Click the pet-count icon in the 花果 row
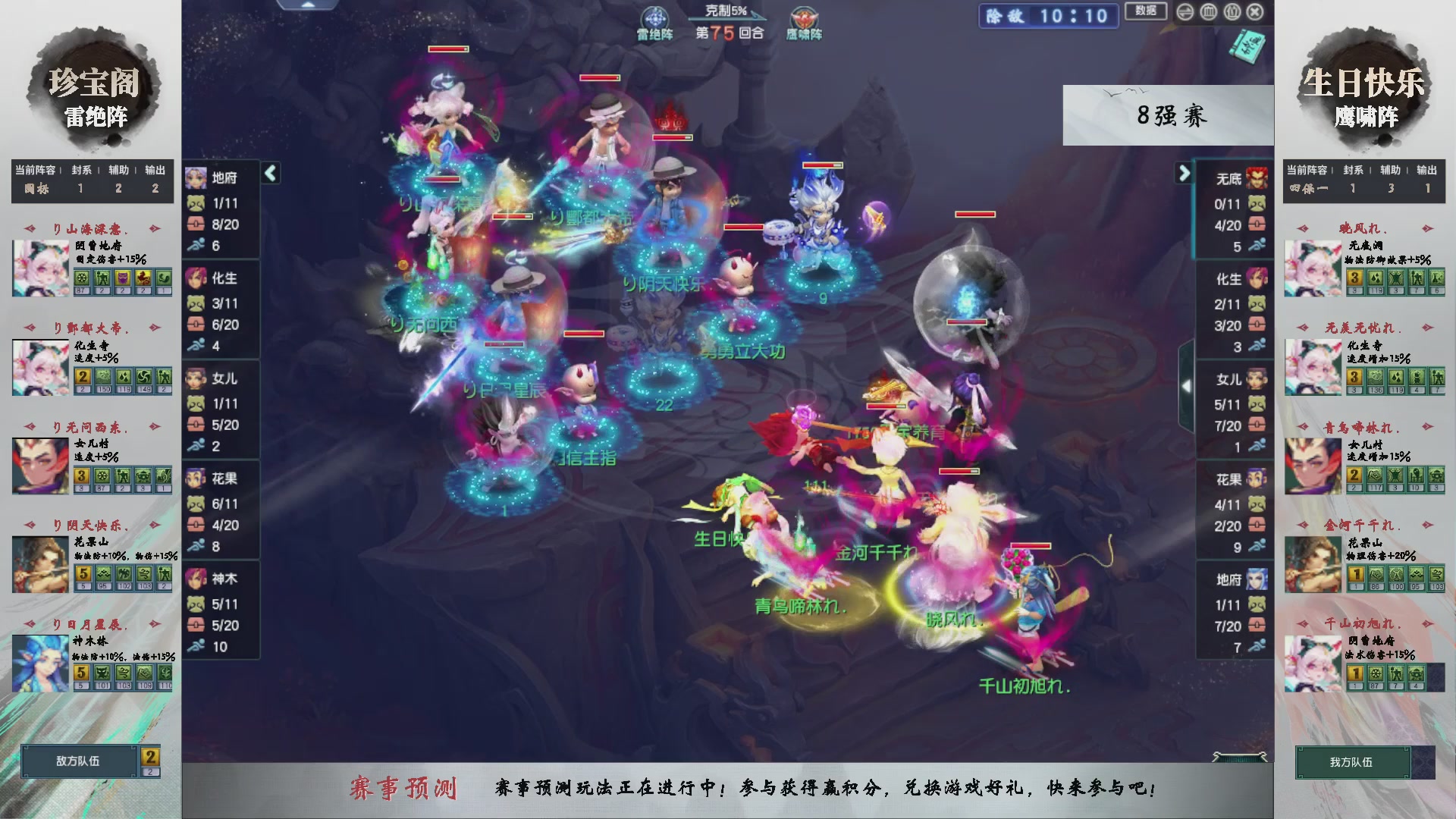Screen dimensions: 1456x819 click(x=196, y=503)
